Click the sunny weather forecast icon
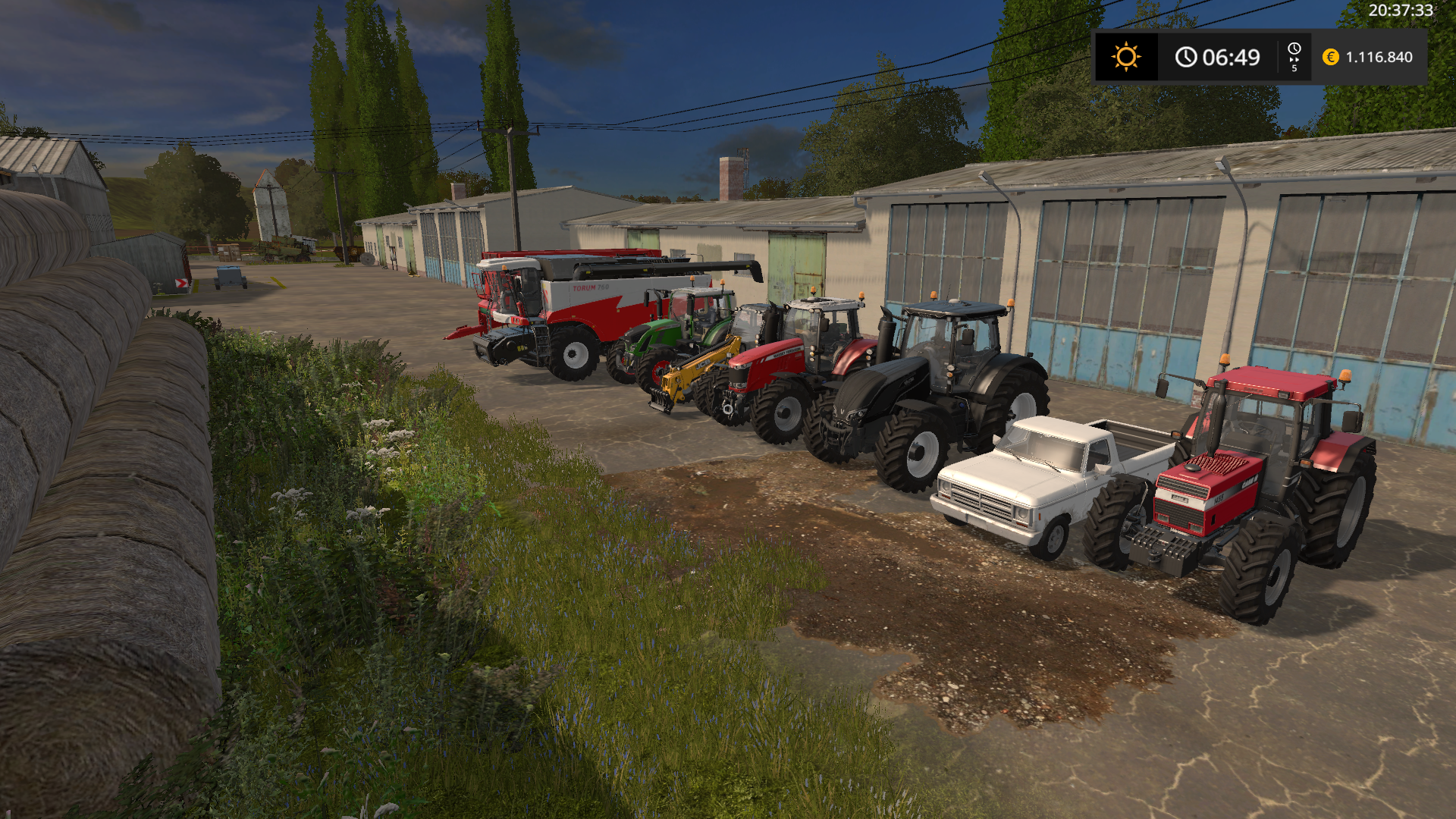This screenshot has width=1456, height=819. pos(1125,57)
